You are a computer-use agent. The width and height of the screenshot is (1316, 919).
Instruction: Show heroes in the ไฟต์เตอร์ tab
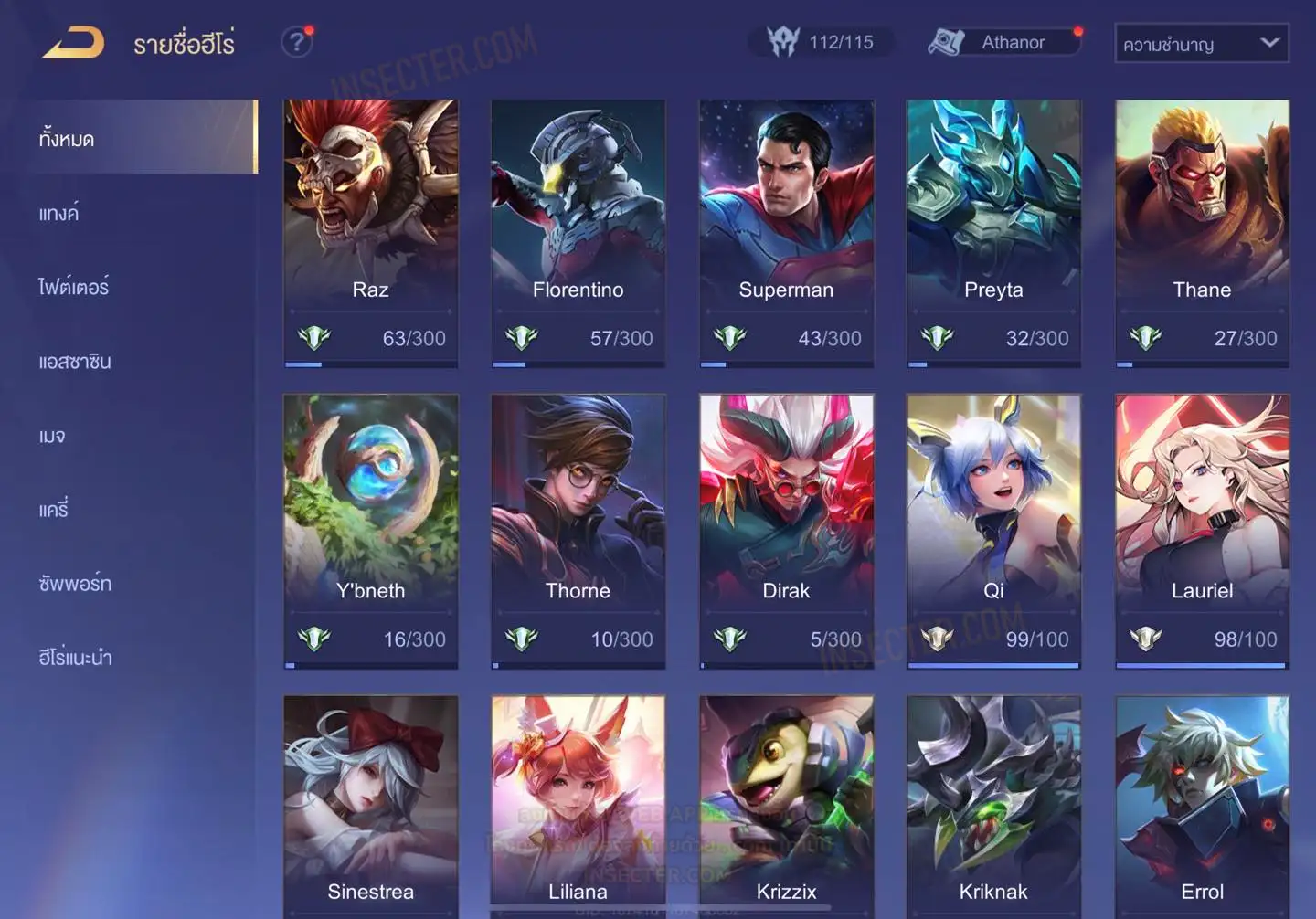pyautogui.click(x=73, y=287)
